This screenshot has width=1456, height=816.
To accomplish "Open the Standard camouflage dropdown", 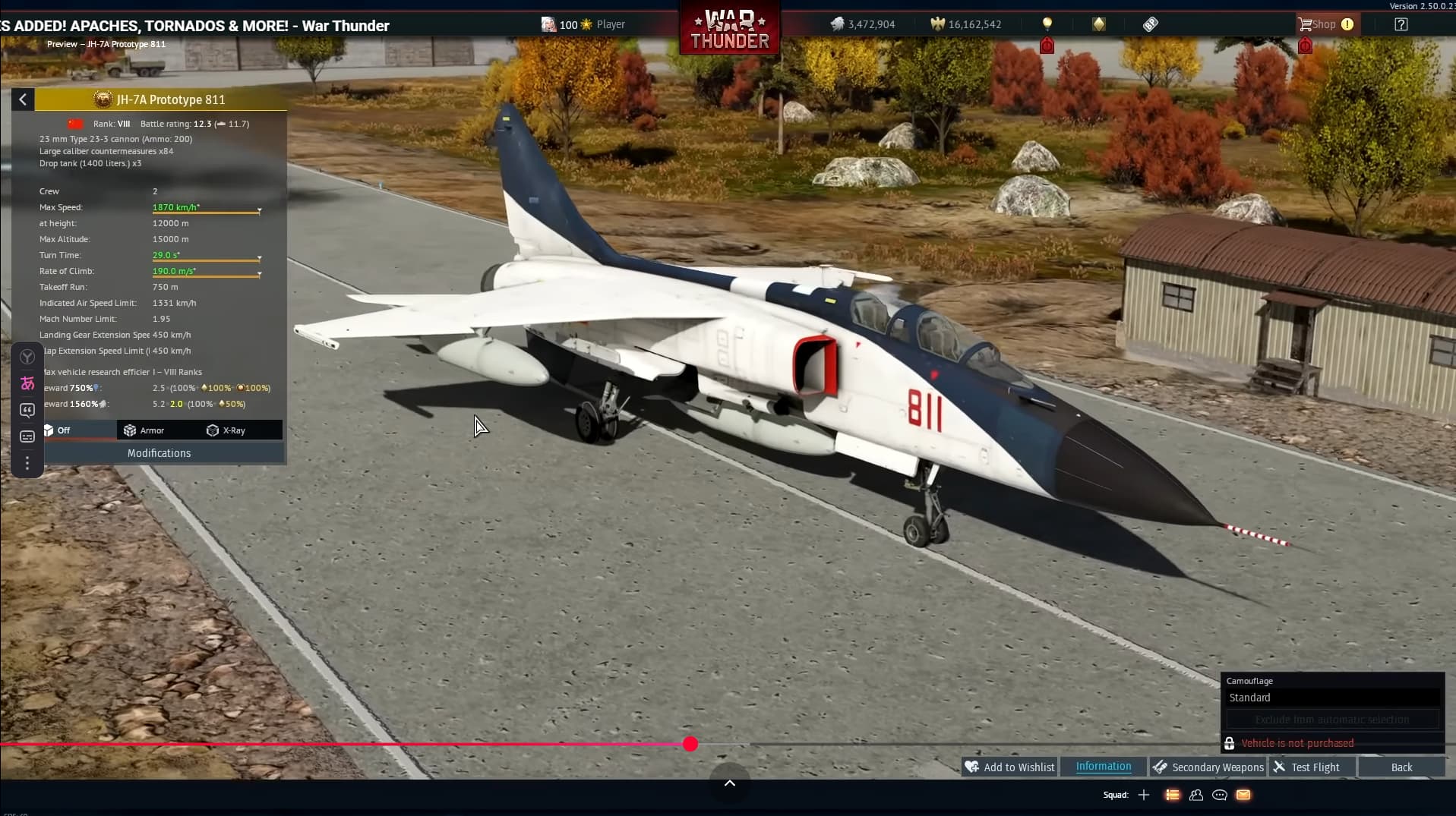I will click(1332, 698).
